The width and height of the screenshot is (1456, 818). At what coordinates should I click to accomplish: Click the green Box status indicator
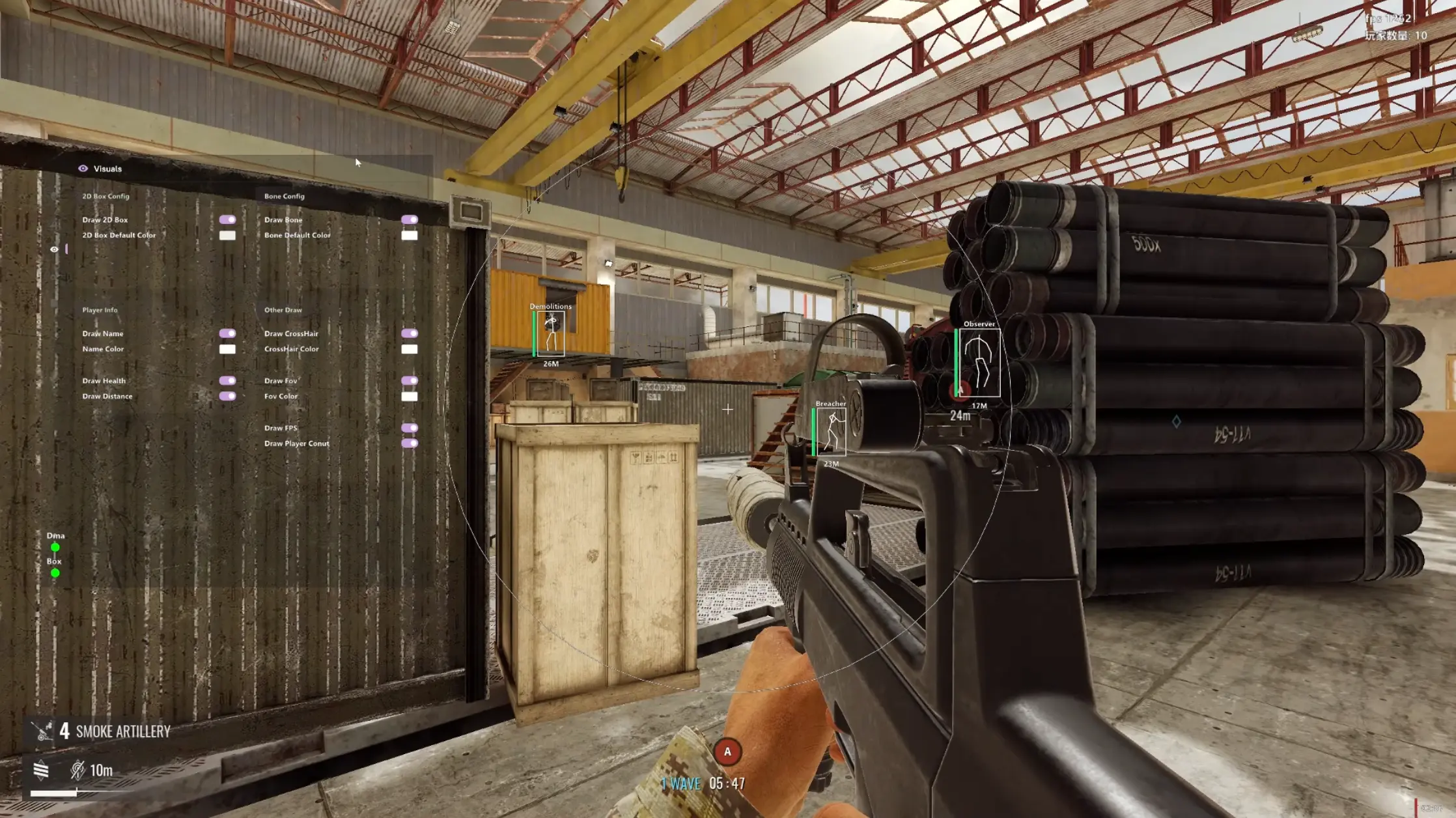point(55,573)
